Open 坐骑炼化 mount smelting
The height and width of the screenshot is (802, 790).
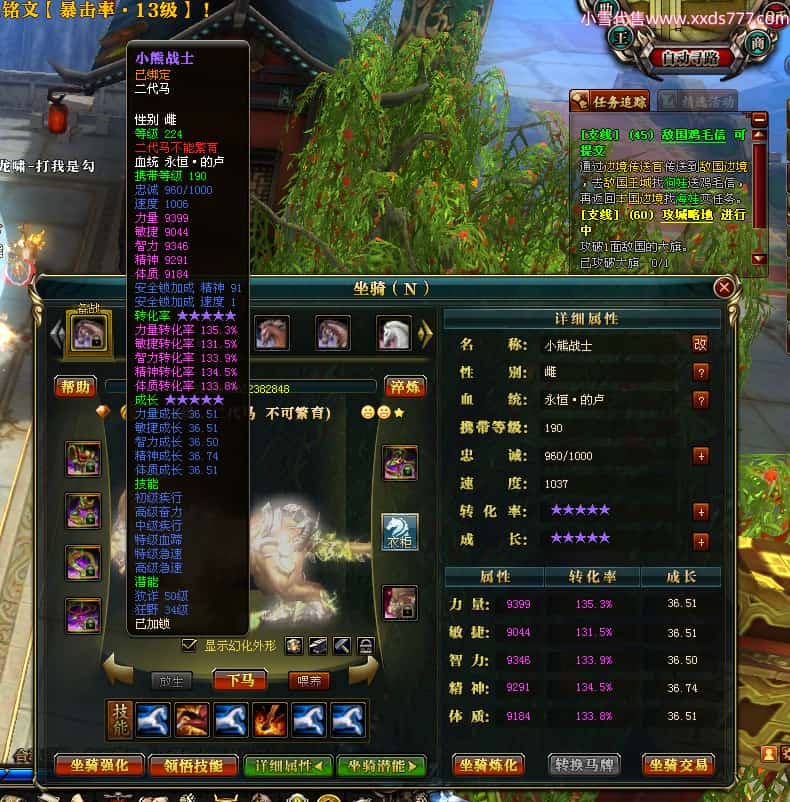tap(489, 765)
